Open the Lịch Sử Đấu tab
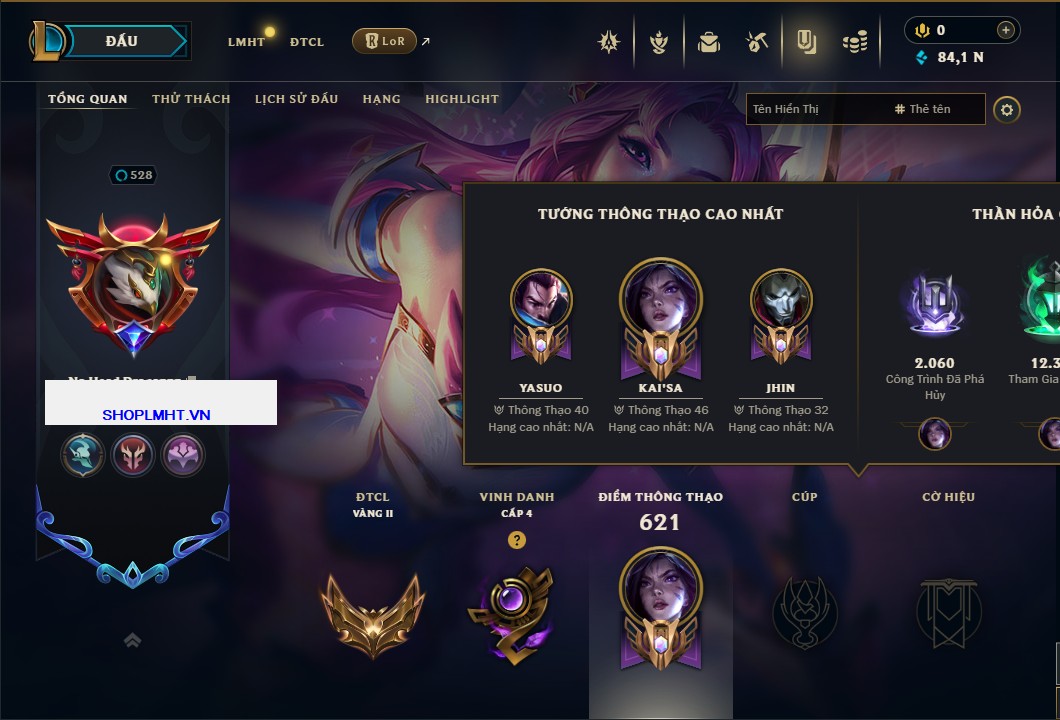The width and height of the screenshot is (1060, 720). (296, 99)
